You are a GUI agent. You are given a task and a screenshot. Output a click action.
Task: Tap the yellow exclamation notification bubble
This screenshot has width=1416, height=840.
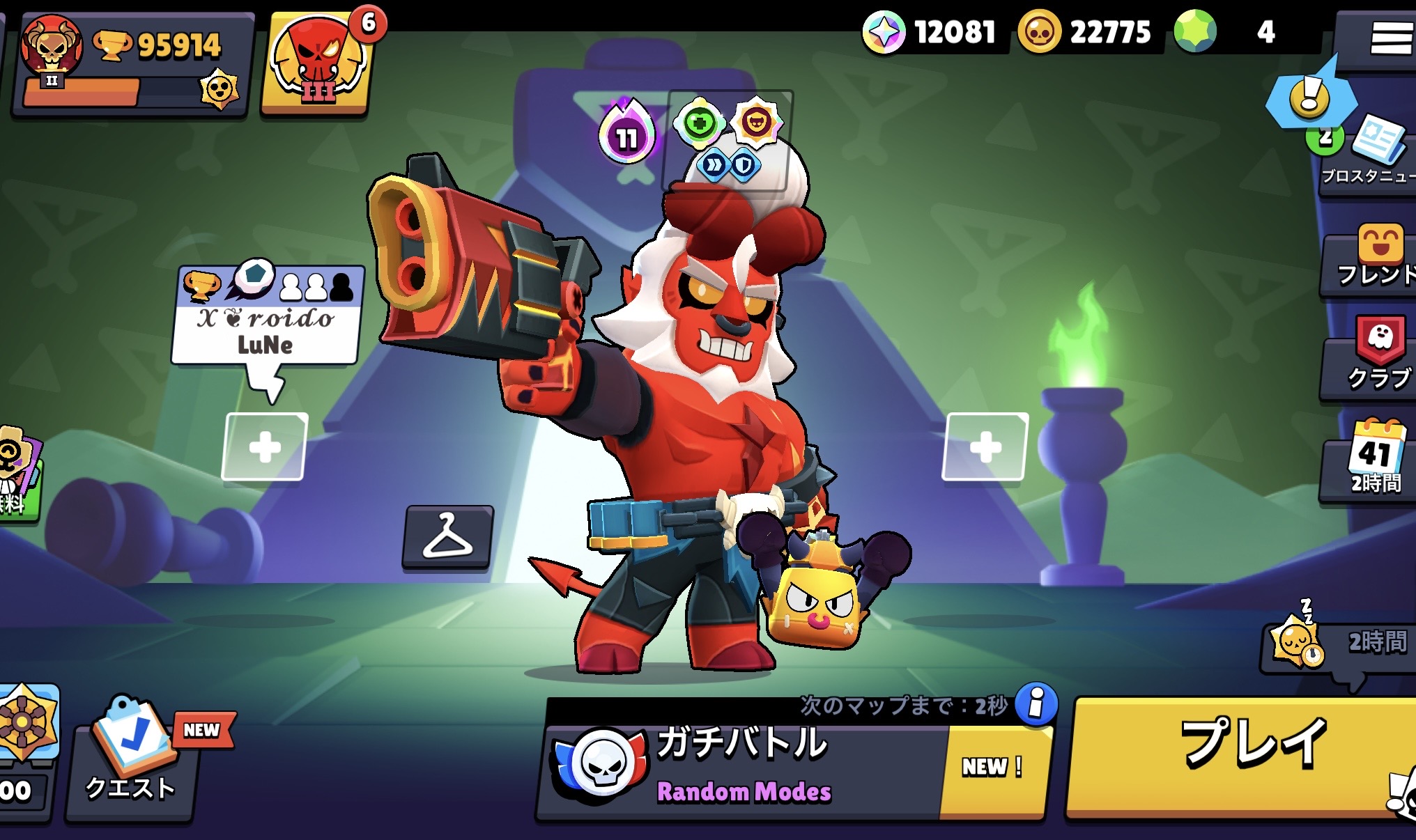(x=1309, y=98)
